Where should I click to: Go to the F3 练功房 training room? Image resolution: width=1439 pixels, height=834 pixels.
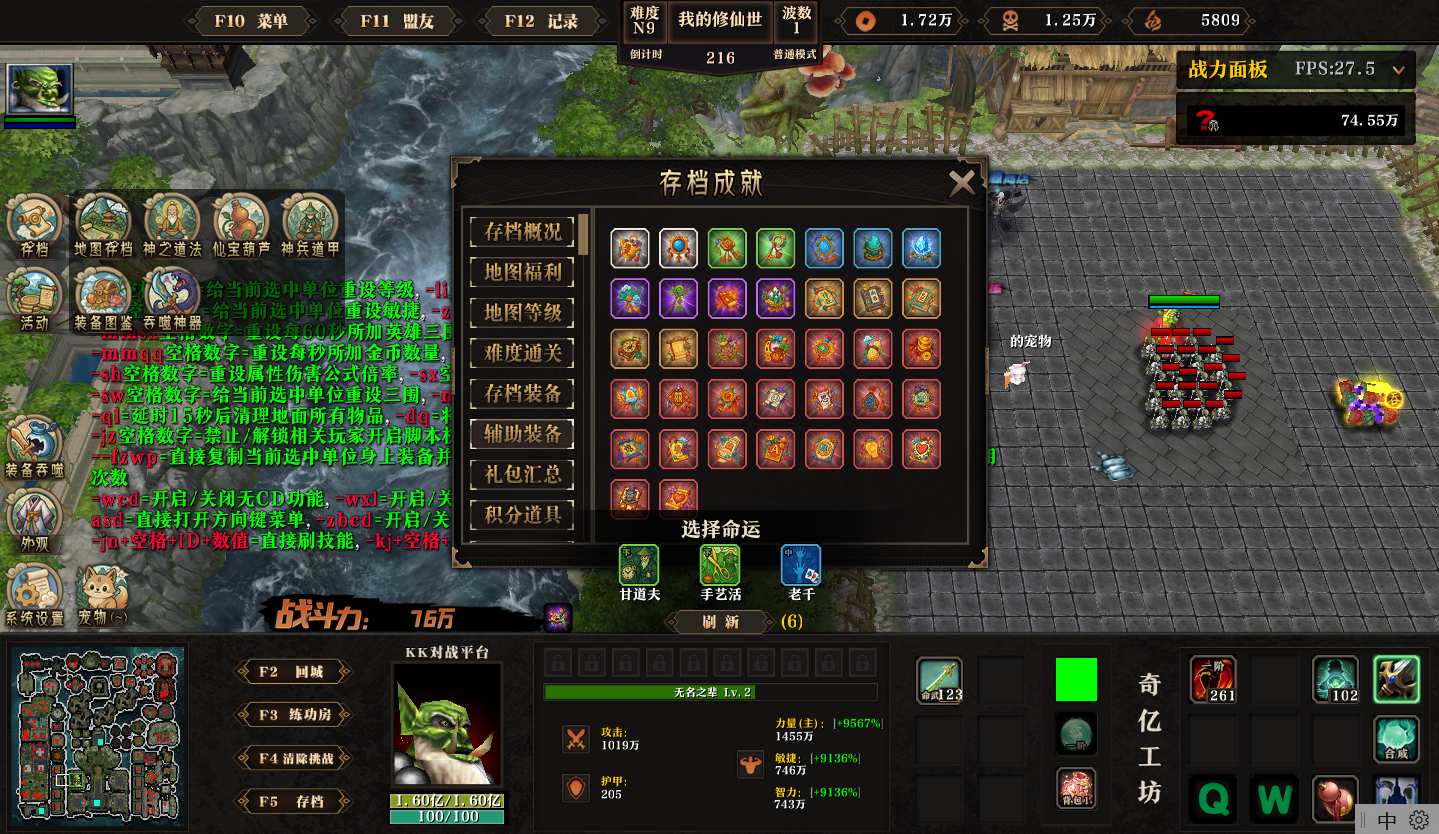(292, 715)
